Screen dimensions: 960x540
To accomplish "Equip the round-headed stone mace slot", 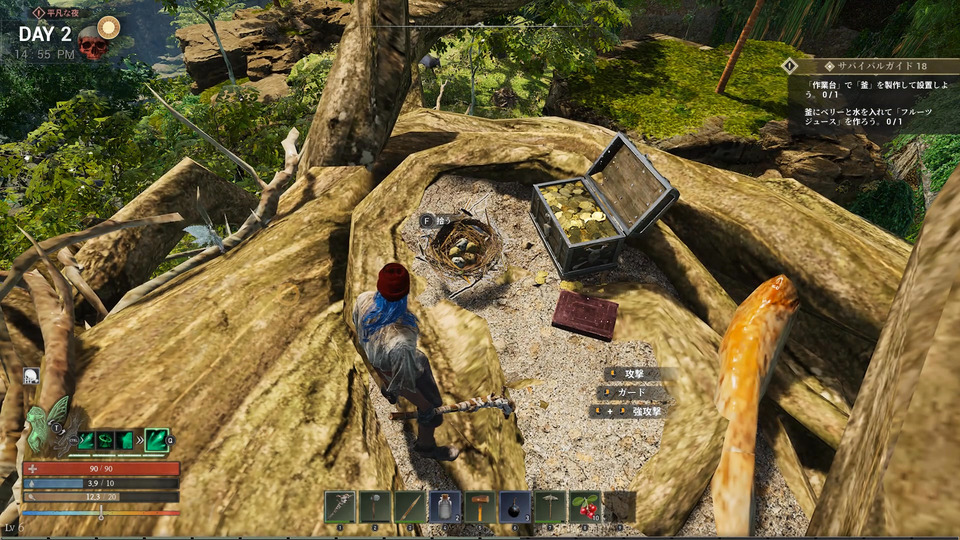I will (x=375, y=507).
